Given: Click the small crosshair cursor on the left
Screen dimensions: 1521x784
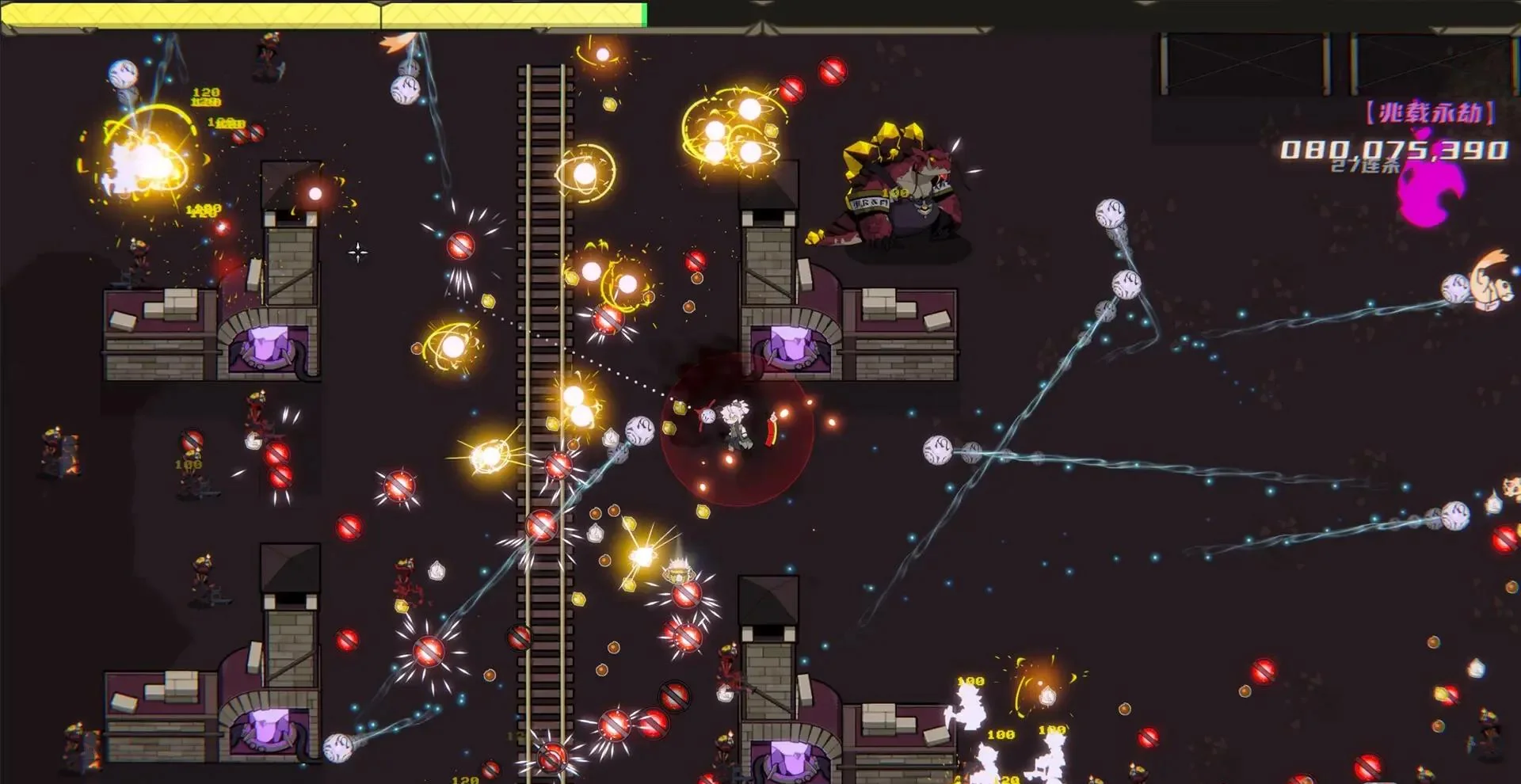Looking at the screenshot, I should [358, 251].
